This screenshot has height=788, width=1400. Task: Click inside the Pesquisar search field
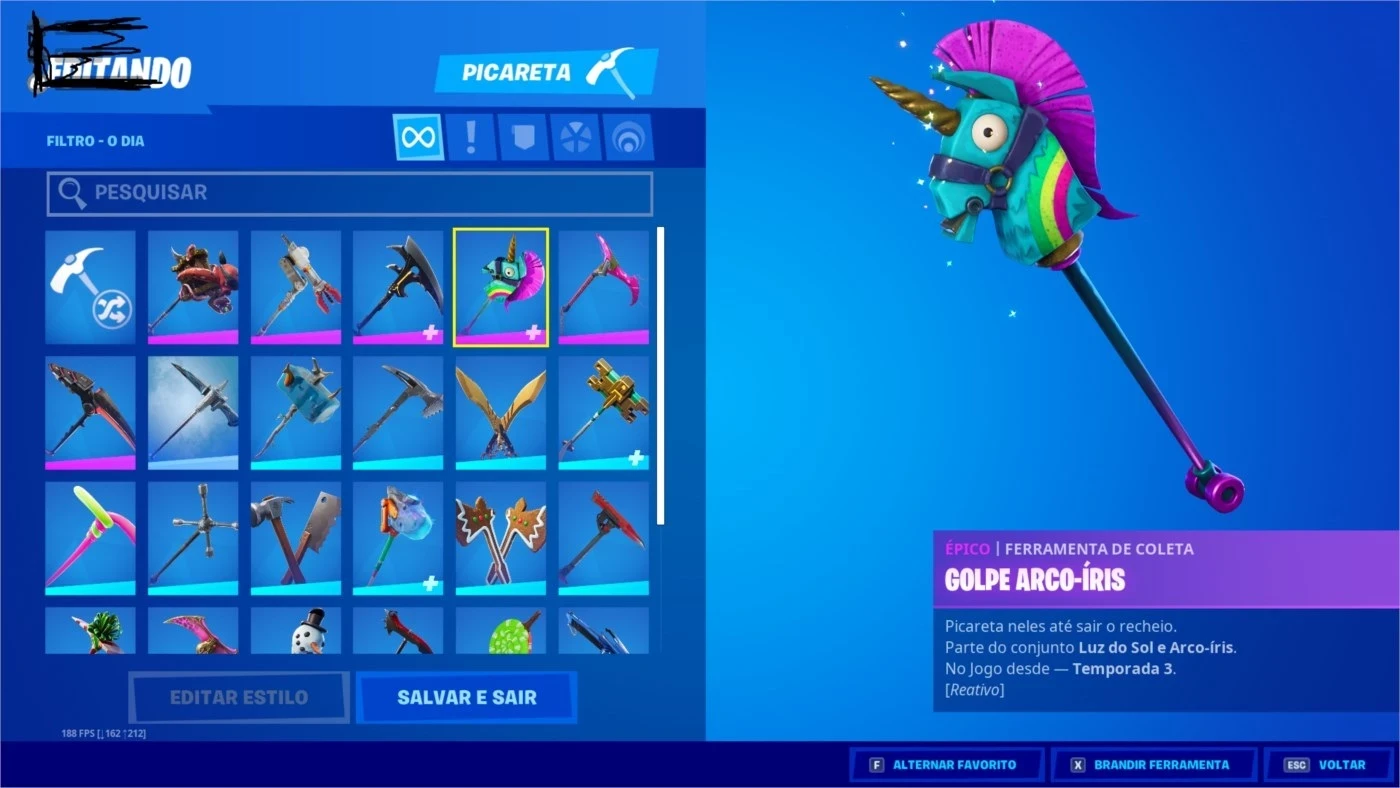pos(350,192)
